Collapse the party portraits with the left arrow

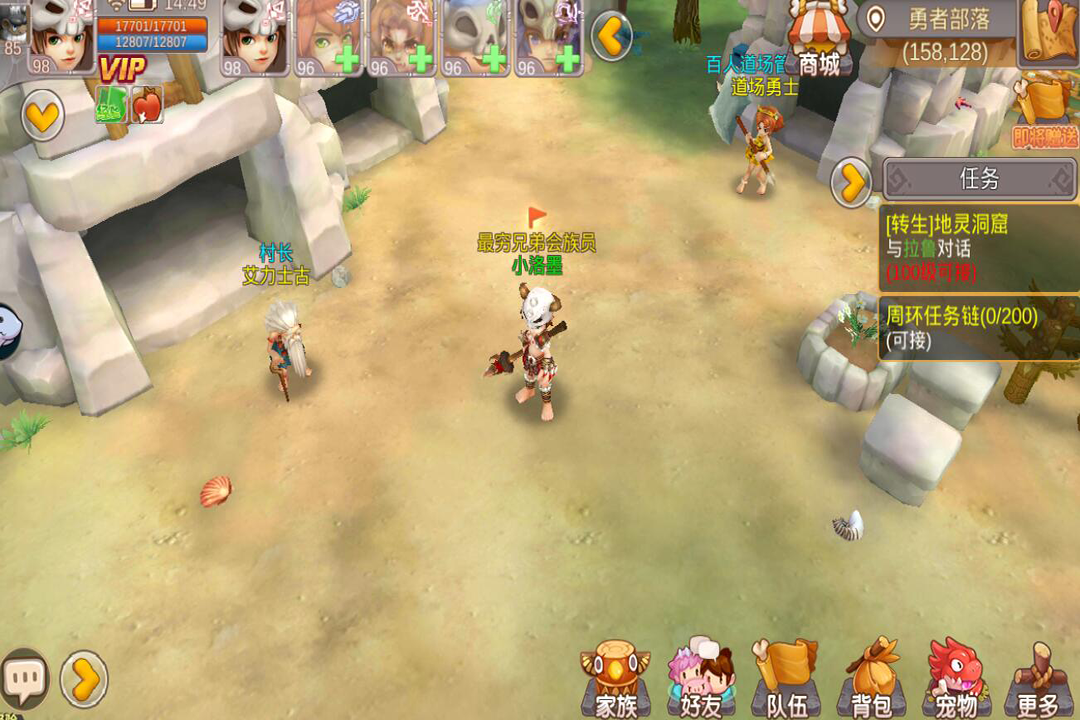611,37
